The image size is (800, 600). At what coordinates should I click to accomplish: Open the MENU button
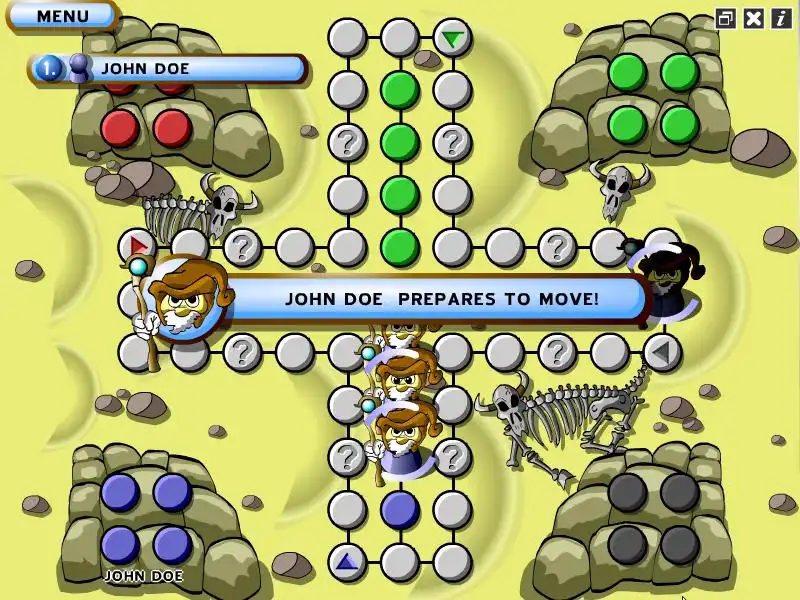point(62,16)
